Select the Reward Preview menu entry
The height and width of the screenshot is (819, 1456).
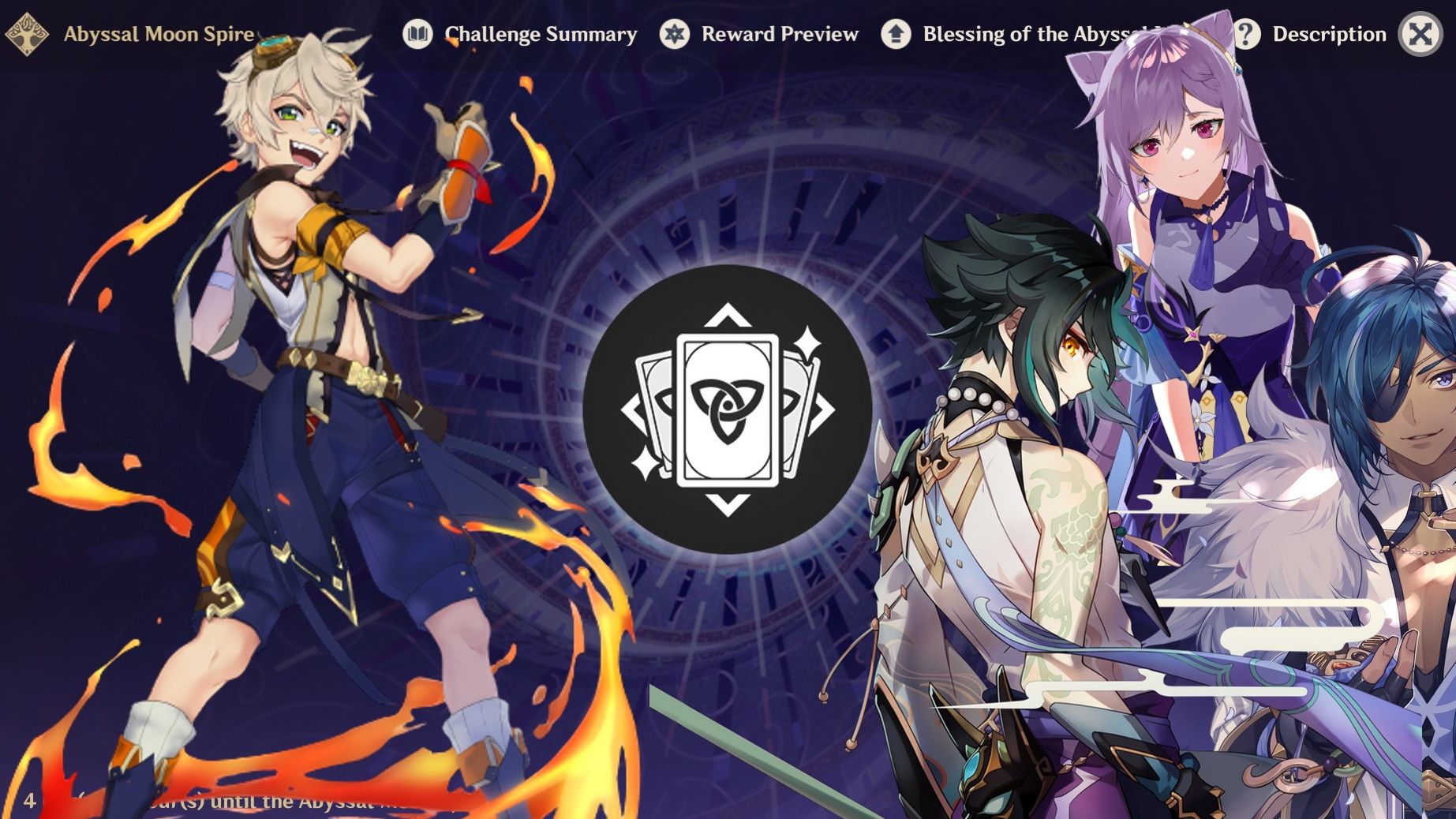pyautogui.click(x=780, y=34)
